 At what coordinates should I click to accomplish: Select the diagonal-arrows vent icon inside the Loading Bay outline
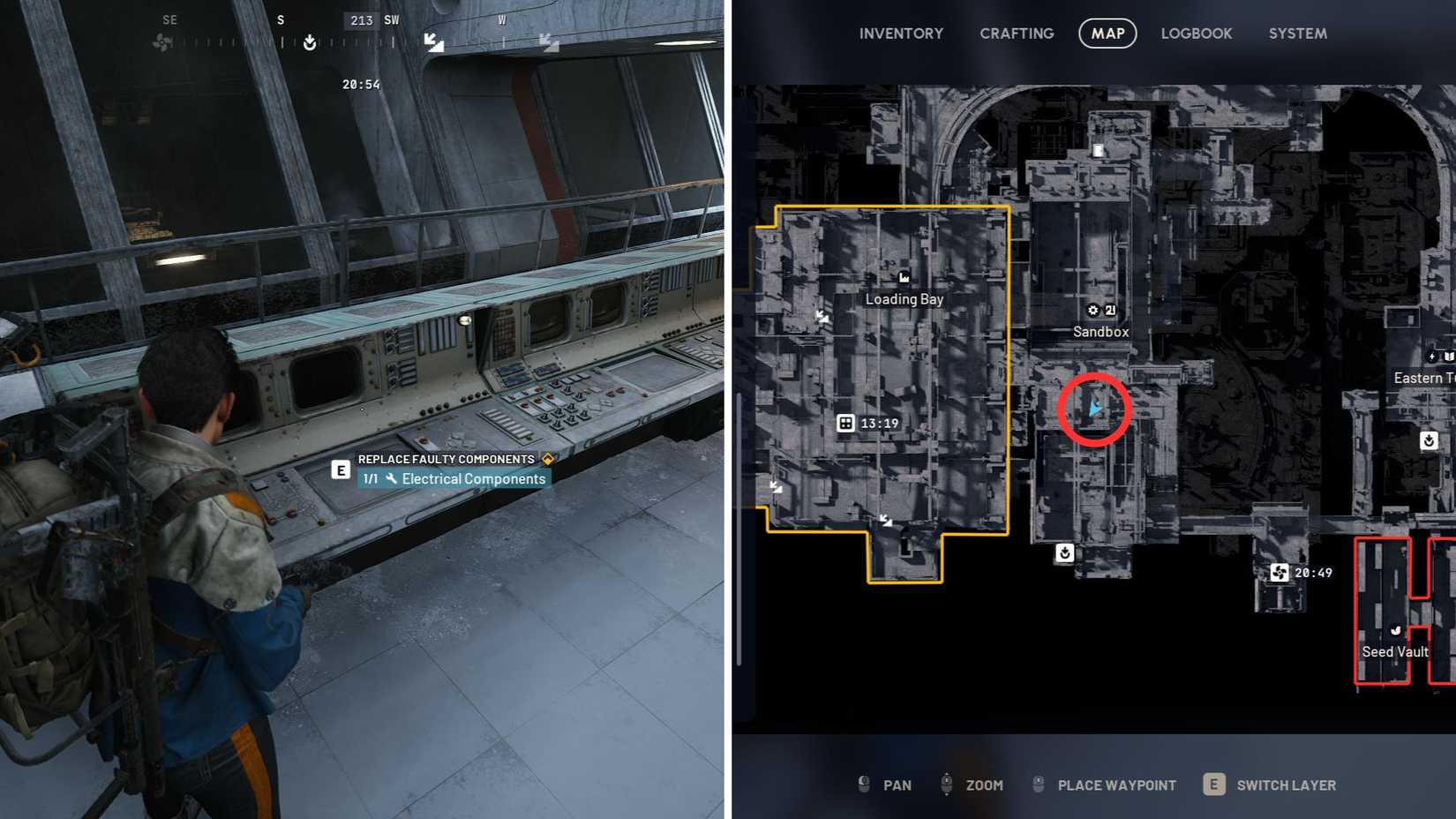point(824,316)
